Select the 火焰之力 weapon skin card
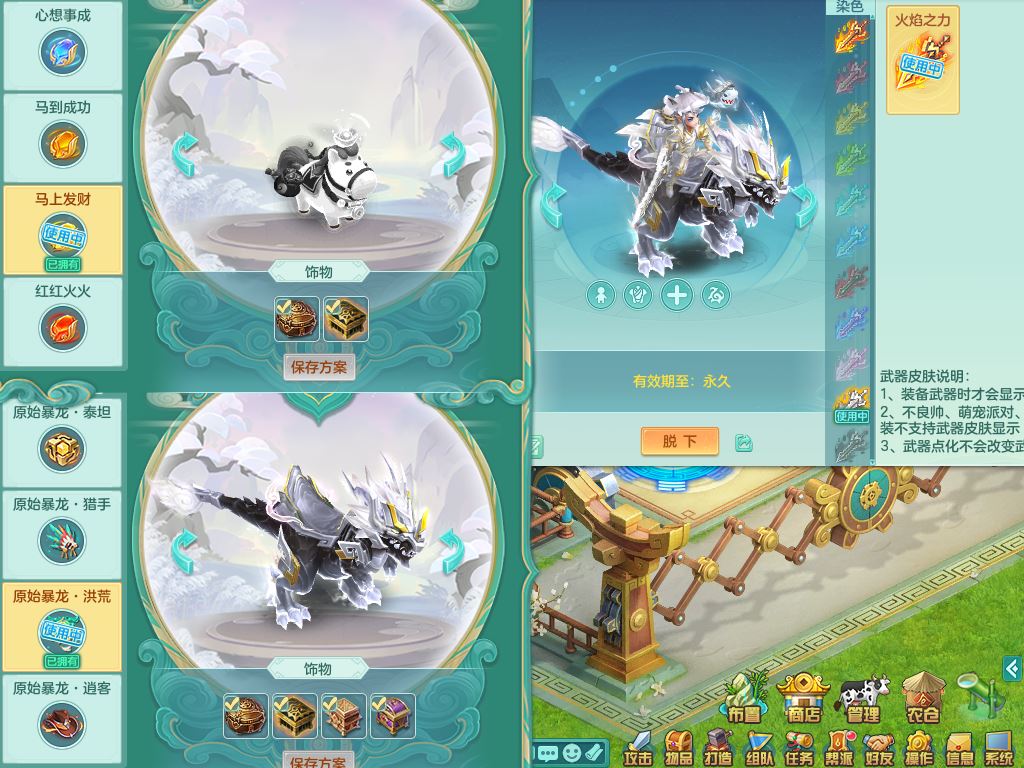The height and width of the screenshot is (768, 1024). point(922,60)
